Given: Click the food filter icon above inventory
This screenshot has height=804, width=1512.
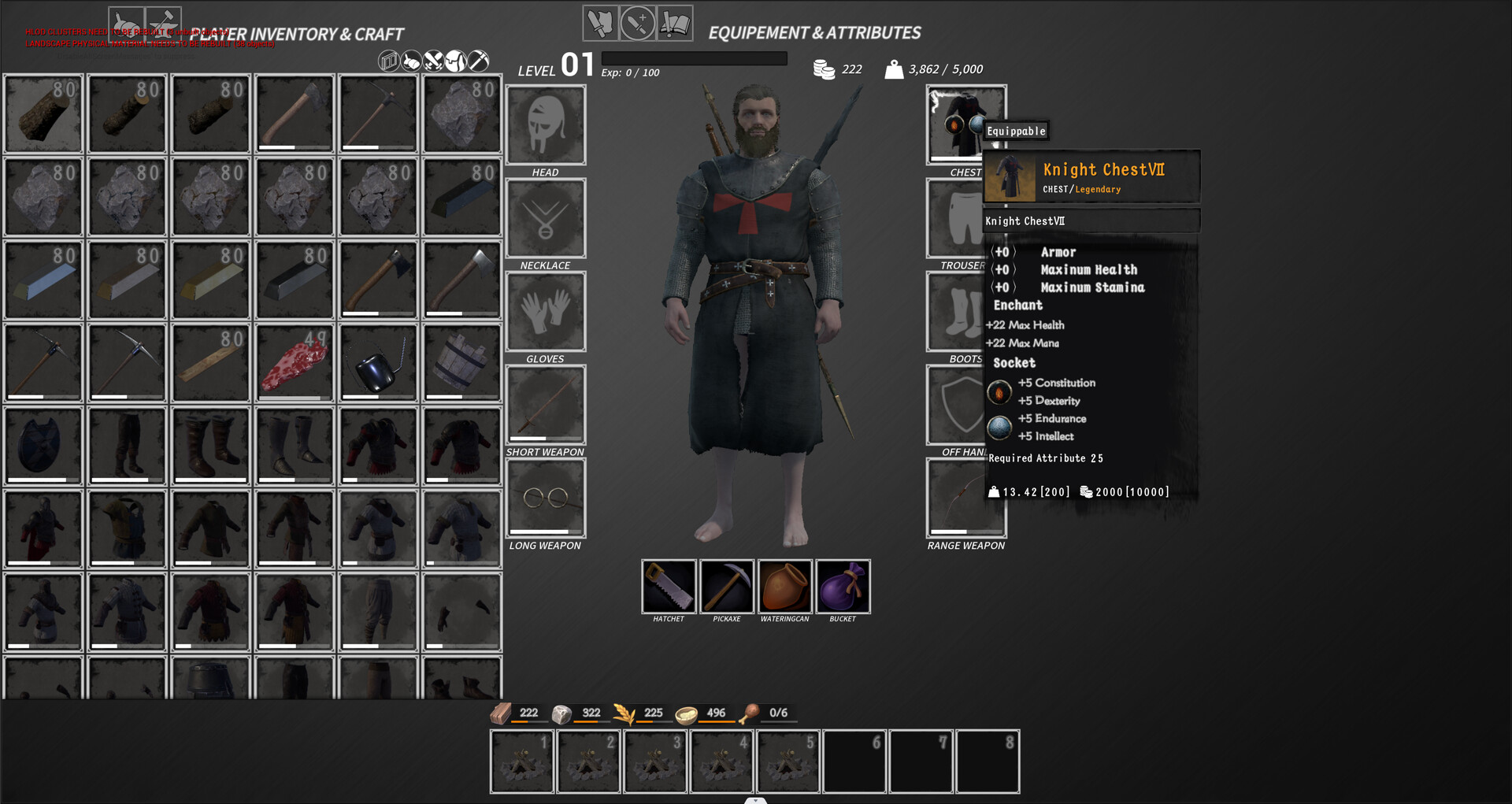Looking at the screenshot, I should click(410, 61).
